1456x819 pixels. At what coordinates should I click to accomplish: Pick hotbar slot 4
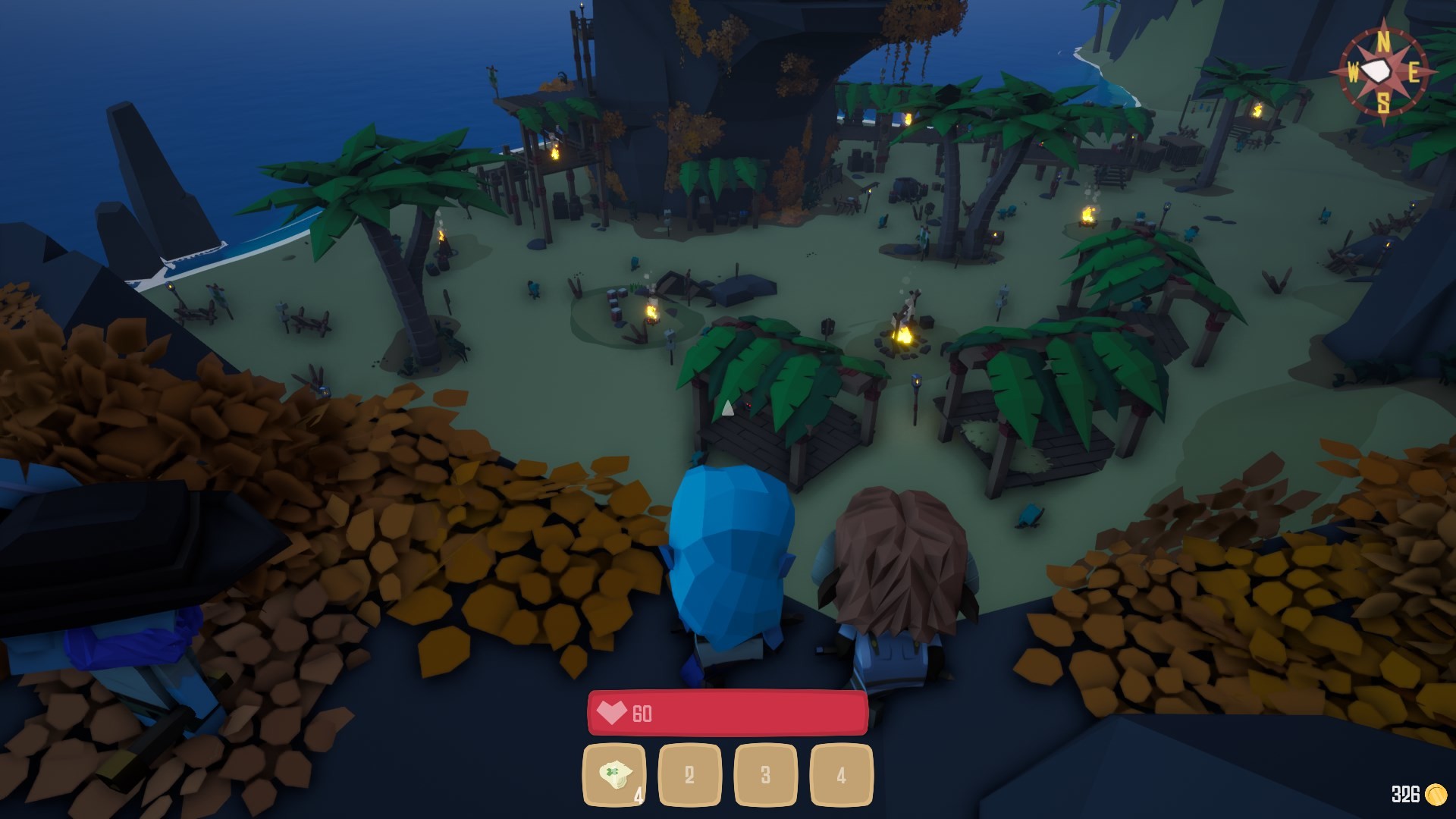point(841,775)
